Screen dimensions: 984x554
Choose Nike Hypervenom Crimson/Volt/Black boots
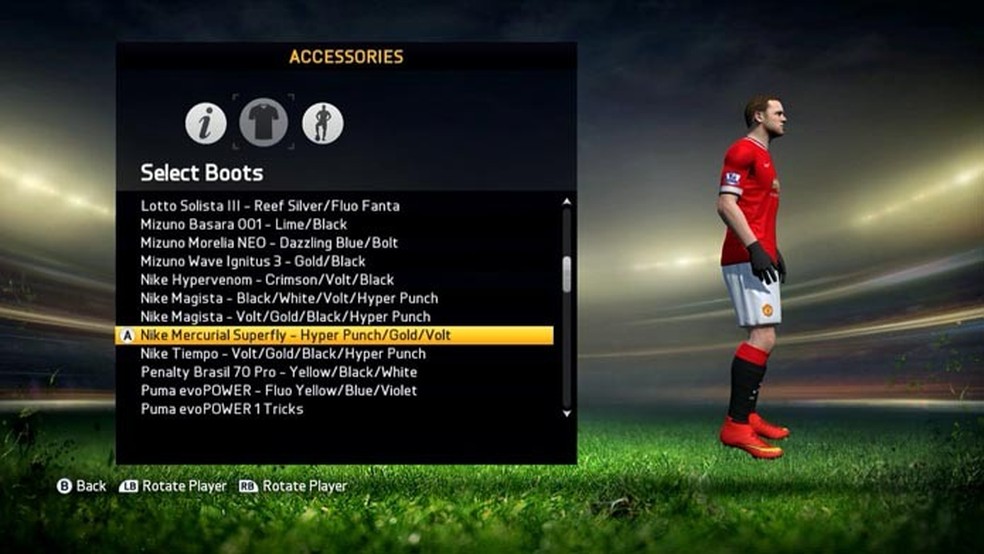[x=267, y=280]
